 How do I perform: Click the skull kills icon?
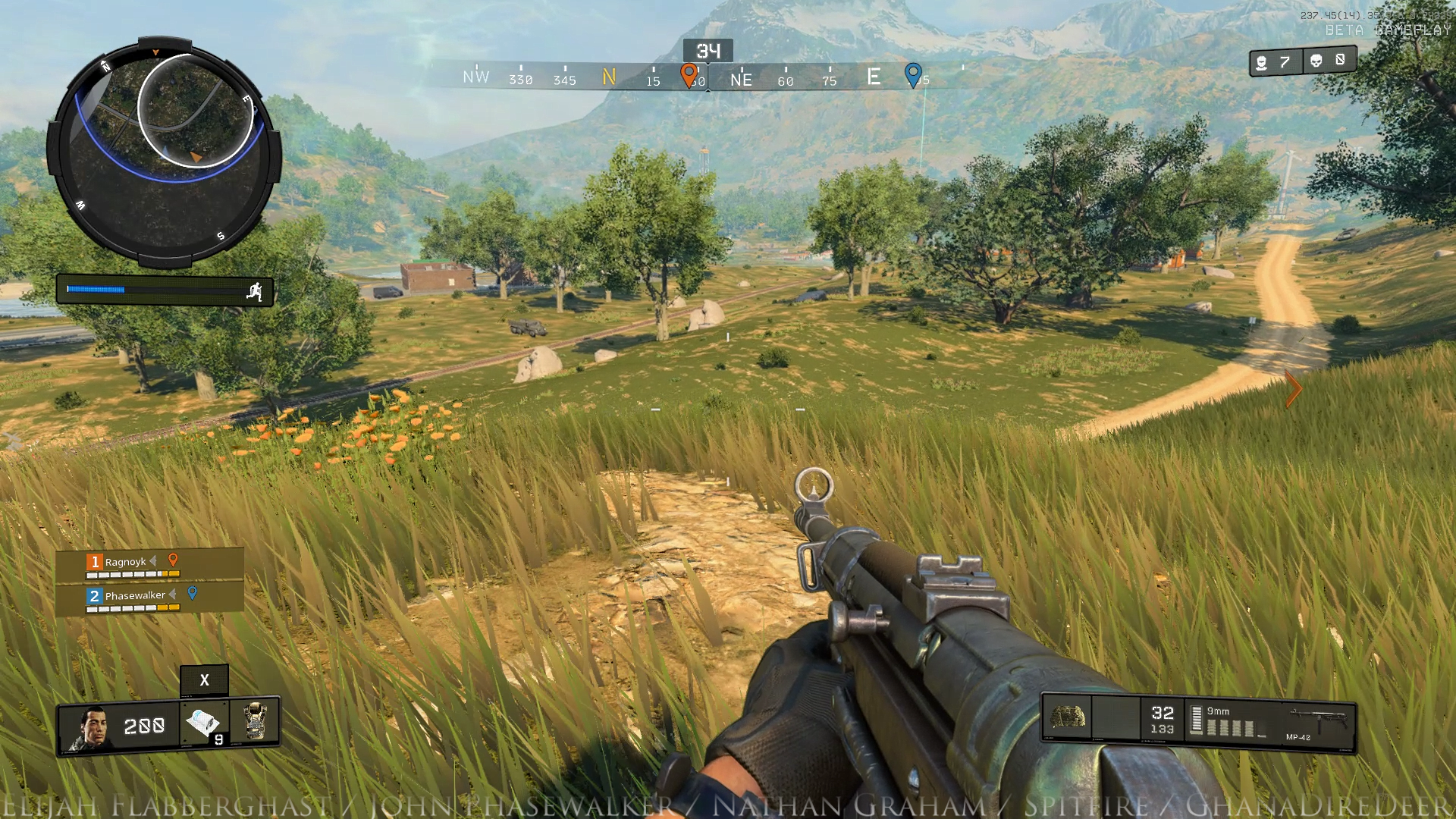[x=1316, y=61]
